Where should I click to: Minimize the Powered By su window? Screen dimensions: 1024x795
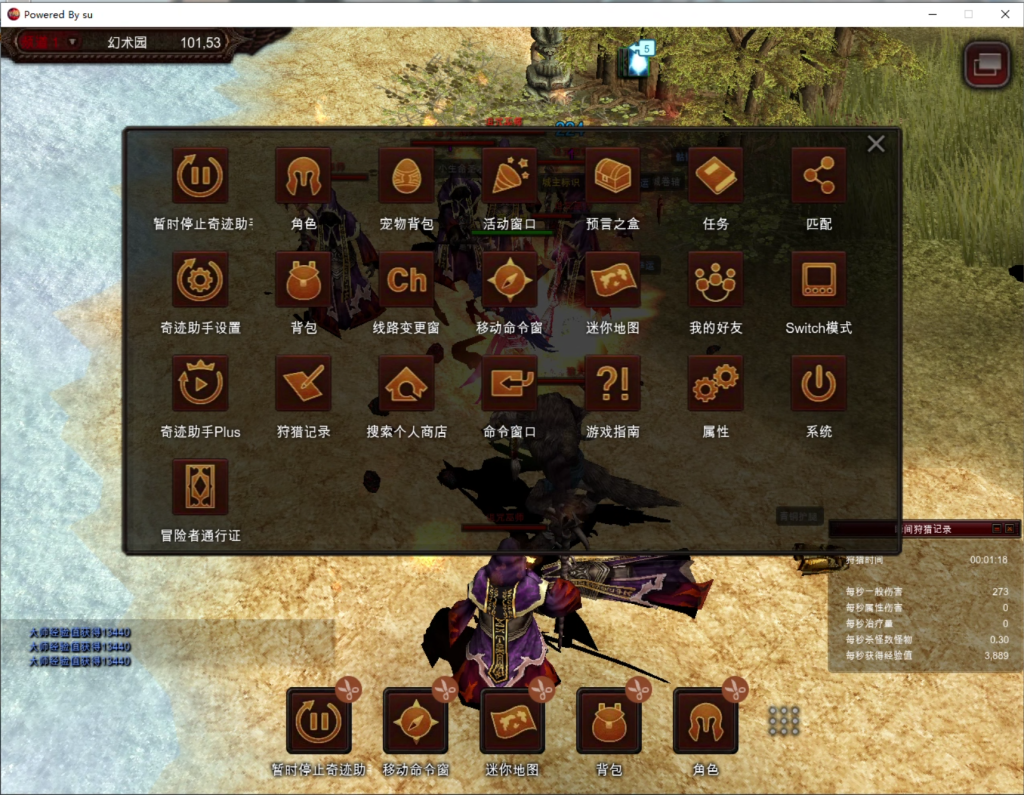(932, 14)
